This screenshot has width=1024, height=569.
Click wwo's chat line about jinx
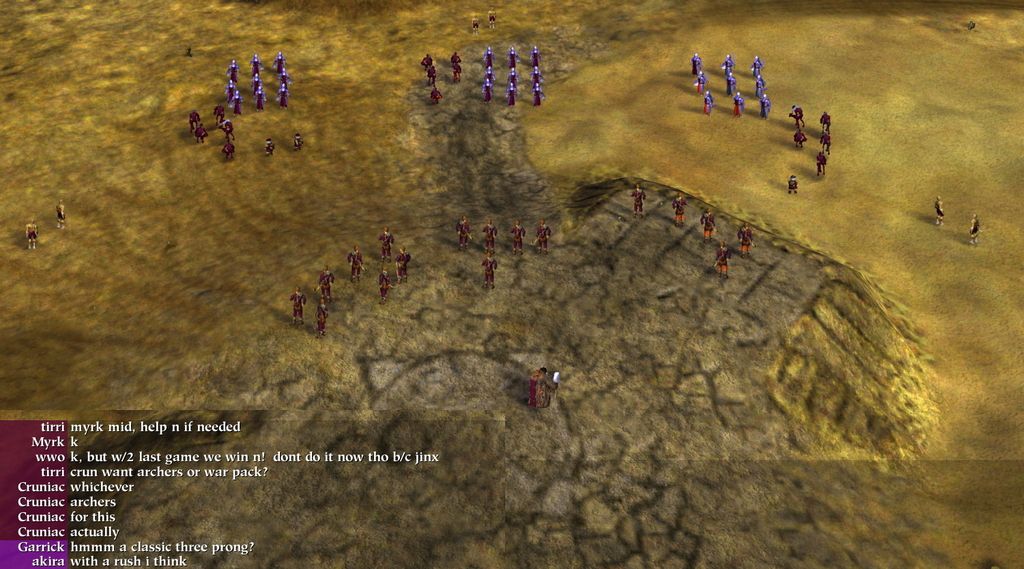(254, 457)
